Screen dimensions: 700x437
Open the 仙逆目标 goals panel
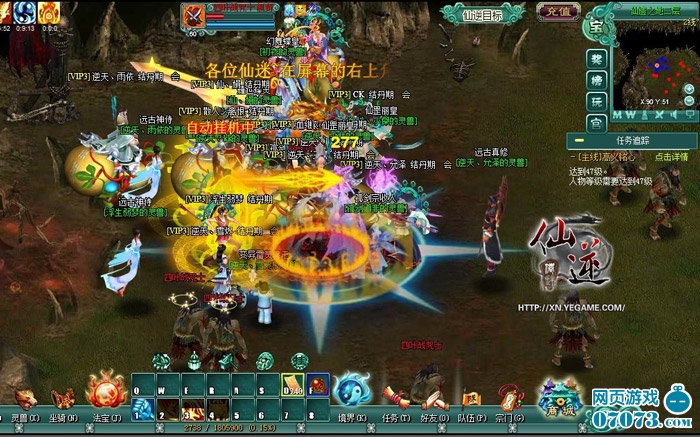[x=483, y=15]
